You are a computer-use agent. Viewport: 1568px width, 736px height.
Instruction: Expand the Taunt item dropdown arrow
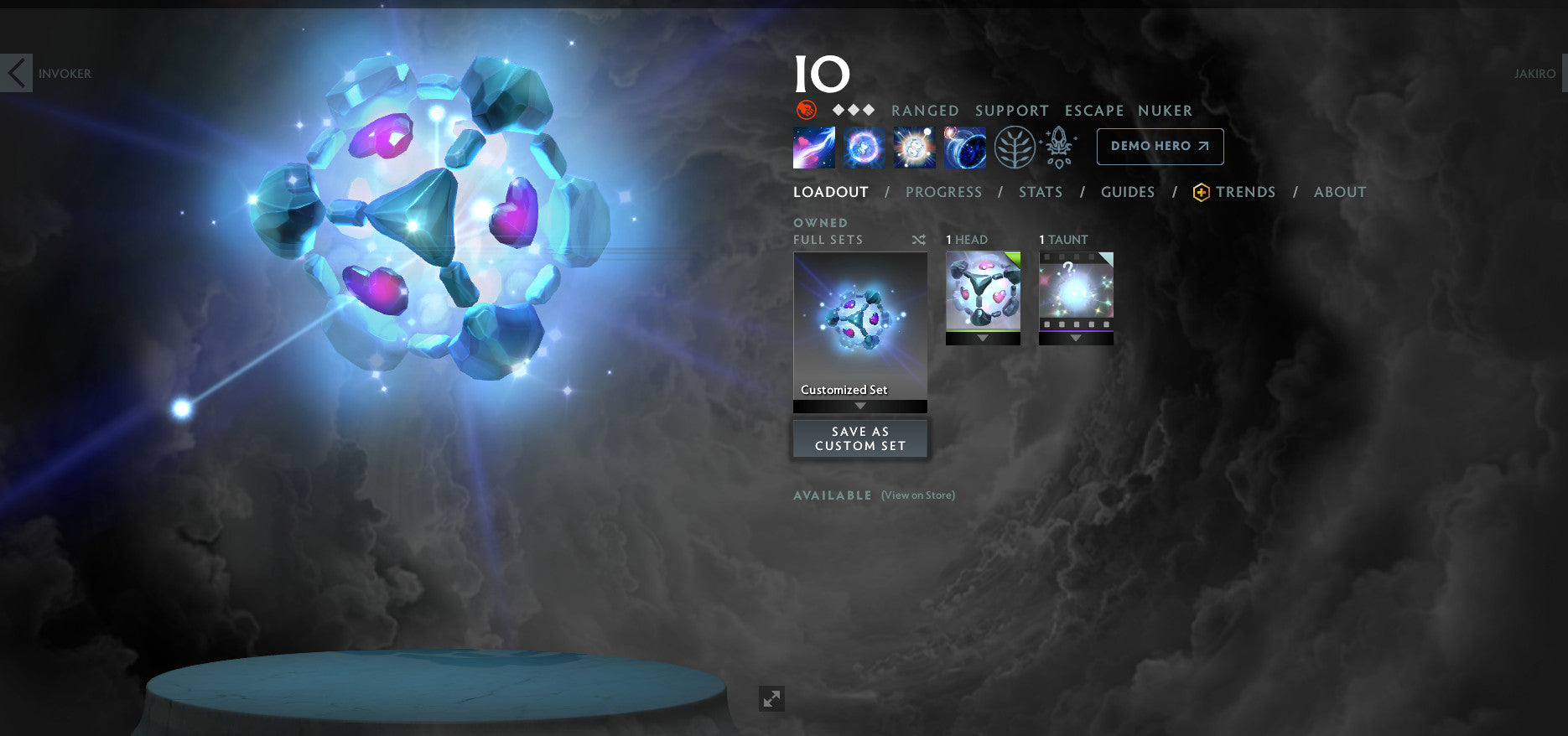(1076, 339)
